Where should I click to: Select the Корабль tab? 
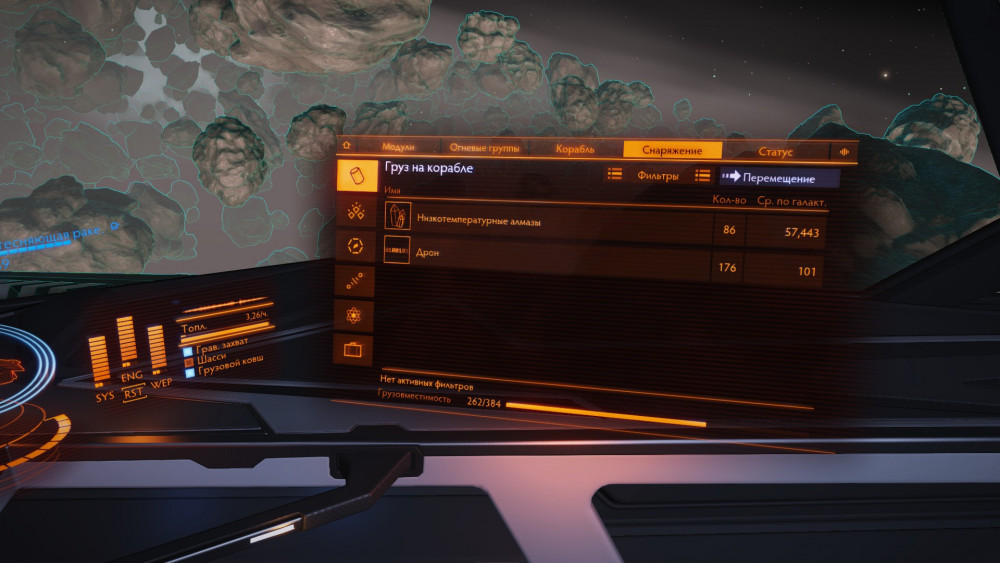point(574,150)
